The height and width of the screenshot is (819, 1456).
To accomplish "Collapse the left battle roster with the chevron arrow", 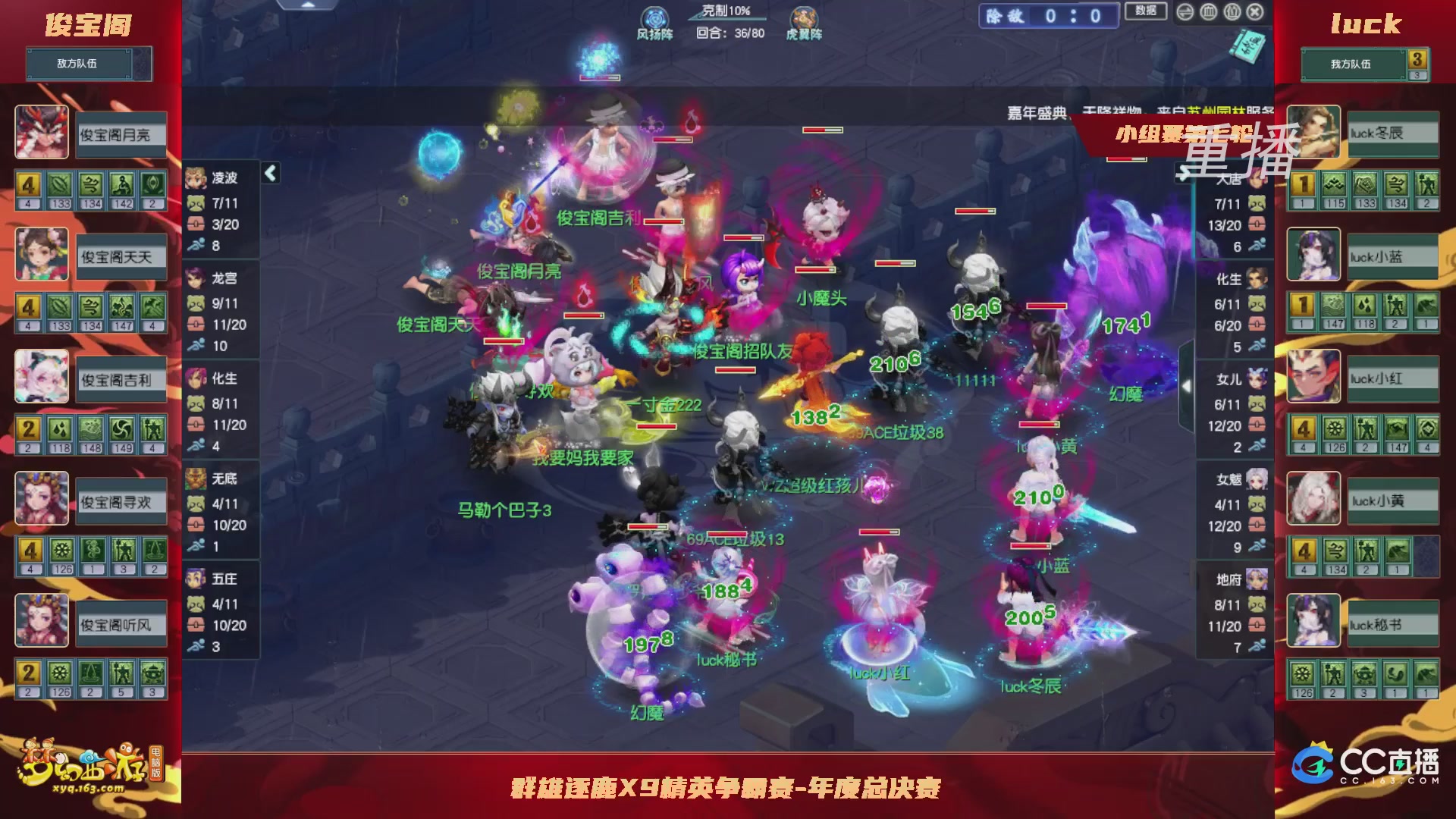I will pos(269,172).
